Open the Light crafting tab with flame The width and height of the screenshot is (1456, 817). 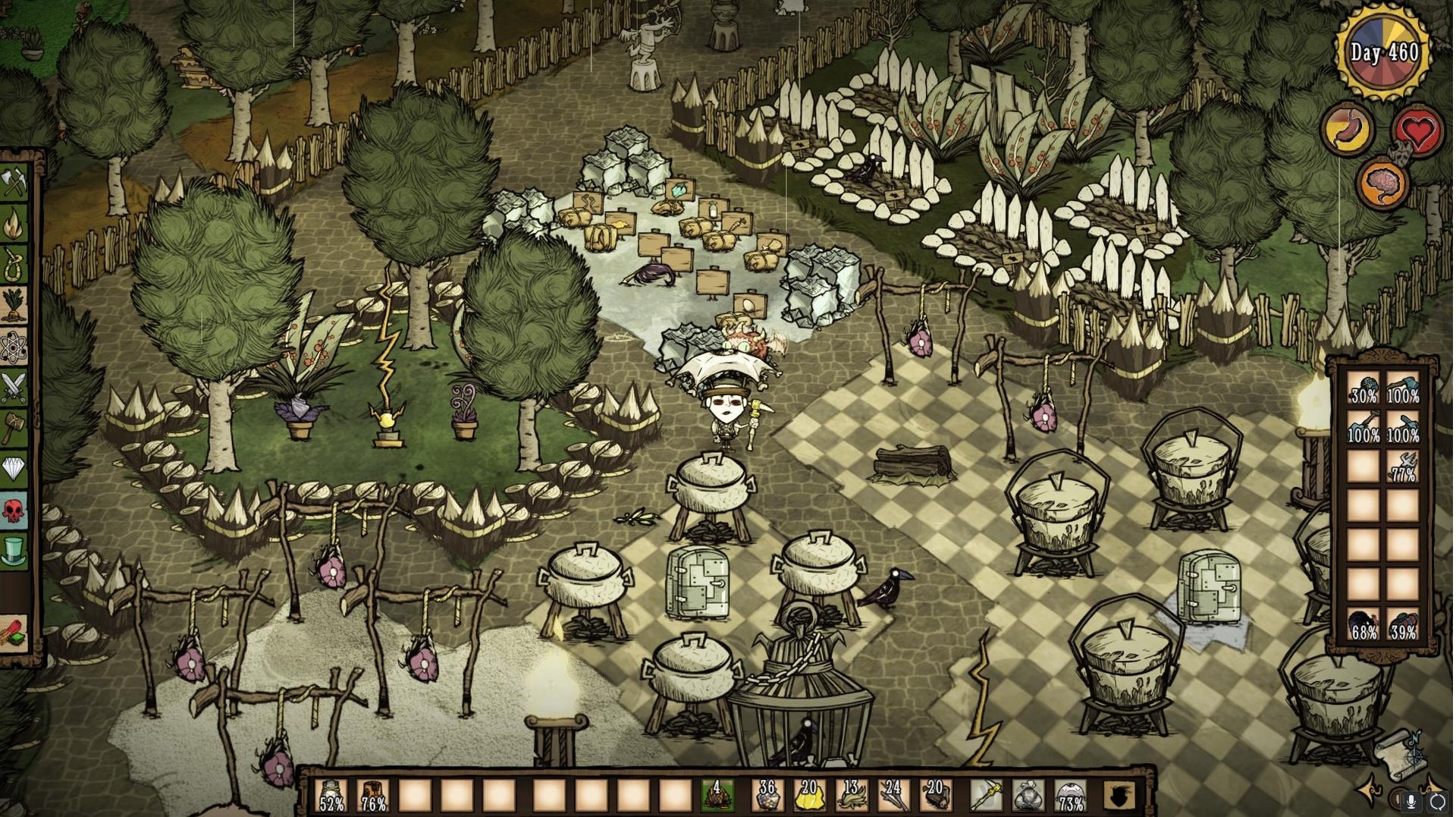pyautogui.click(x=14, y=225)
